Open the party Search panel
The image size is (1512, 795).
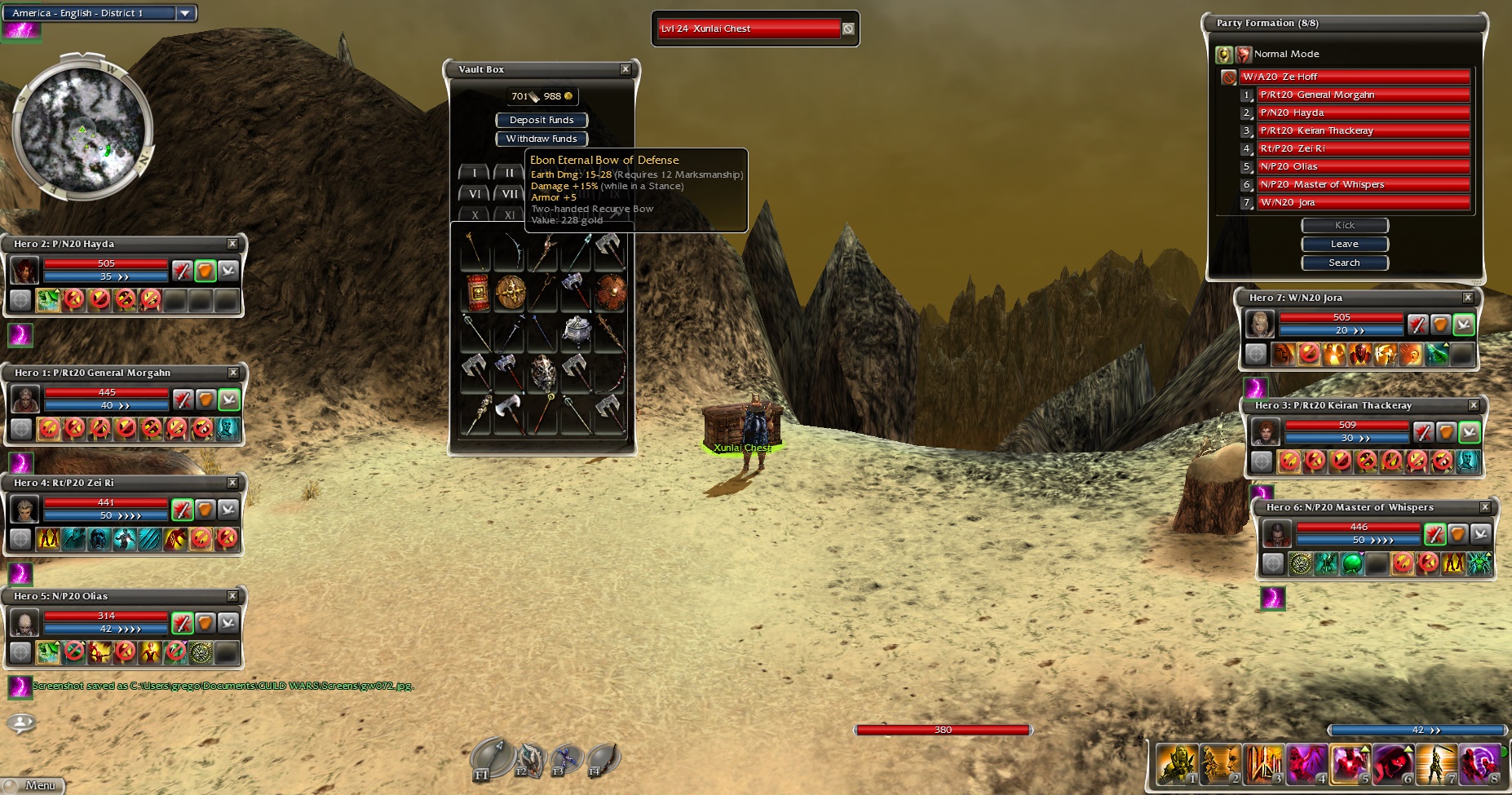(x=1344, y=263)
